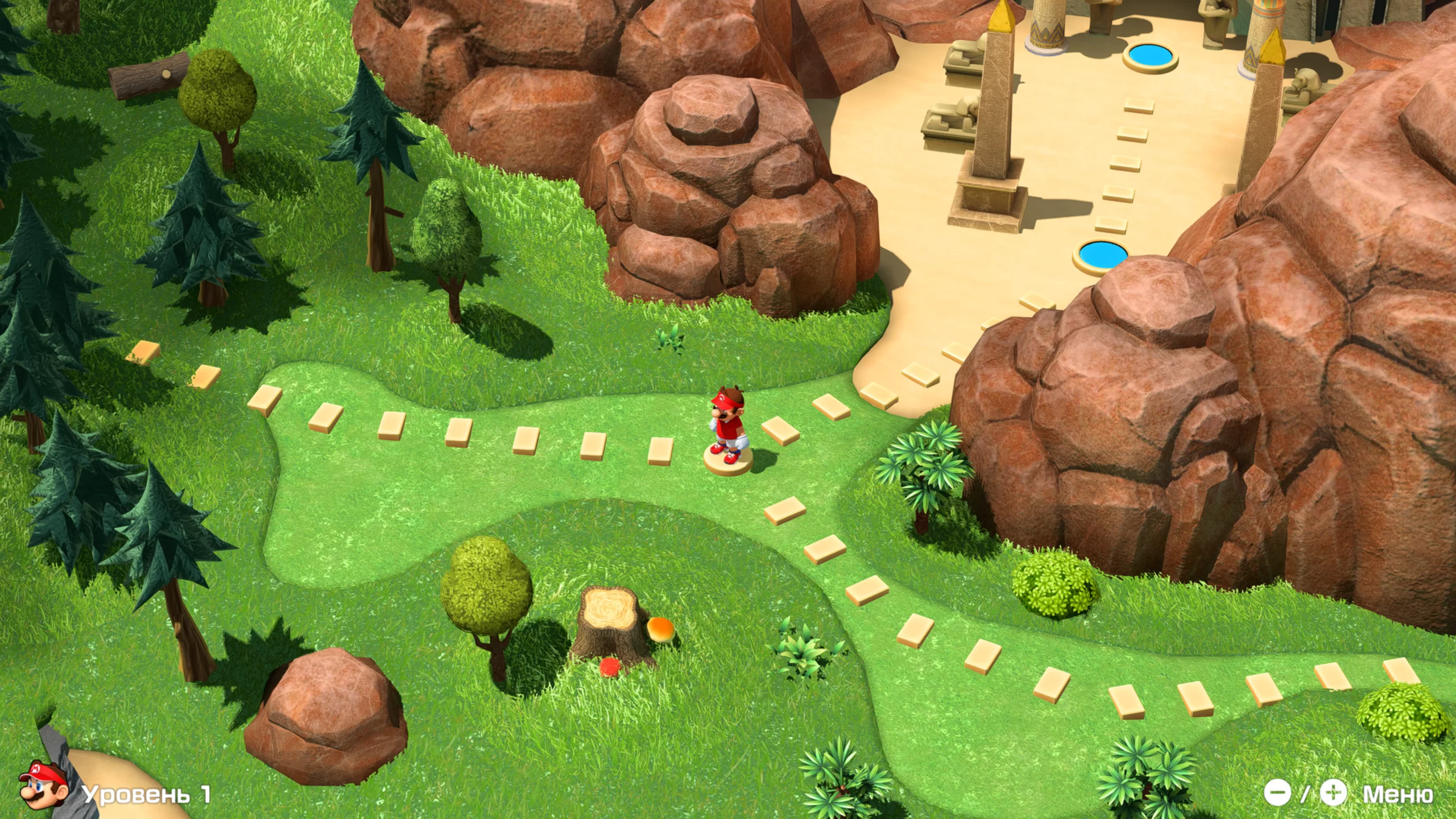Choose the blue level node at the desert entrance

click(x=1103, y=253)
